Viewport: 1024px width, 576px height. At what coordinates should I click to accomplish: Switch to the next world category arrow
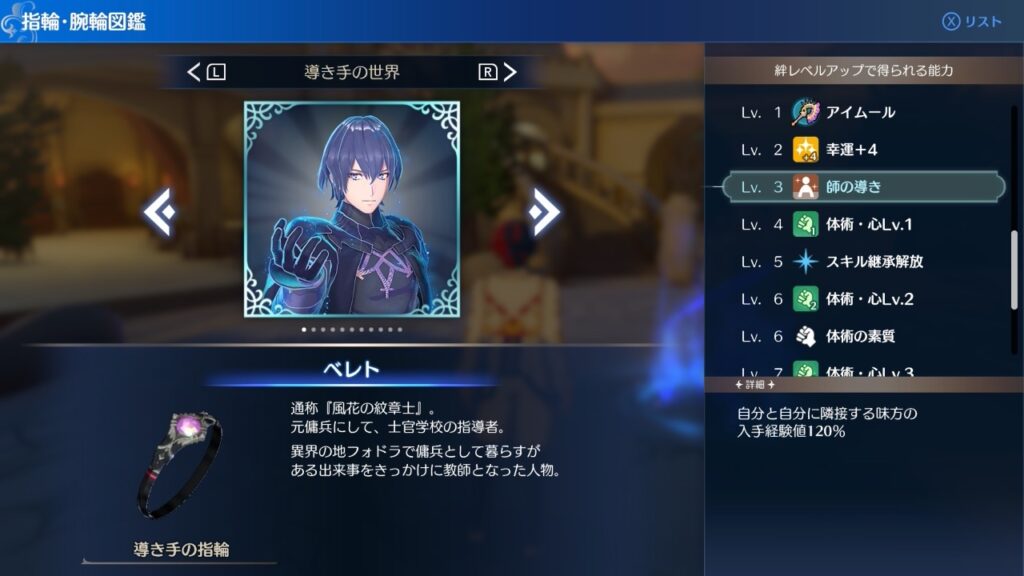510,72
